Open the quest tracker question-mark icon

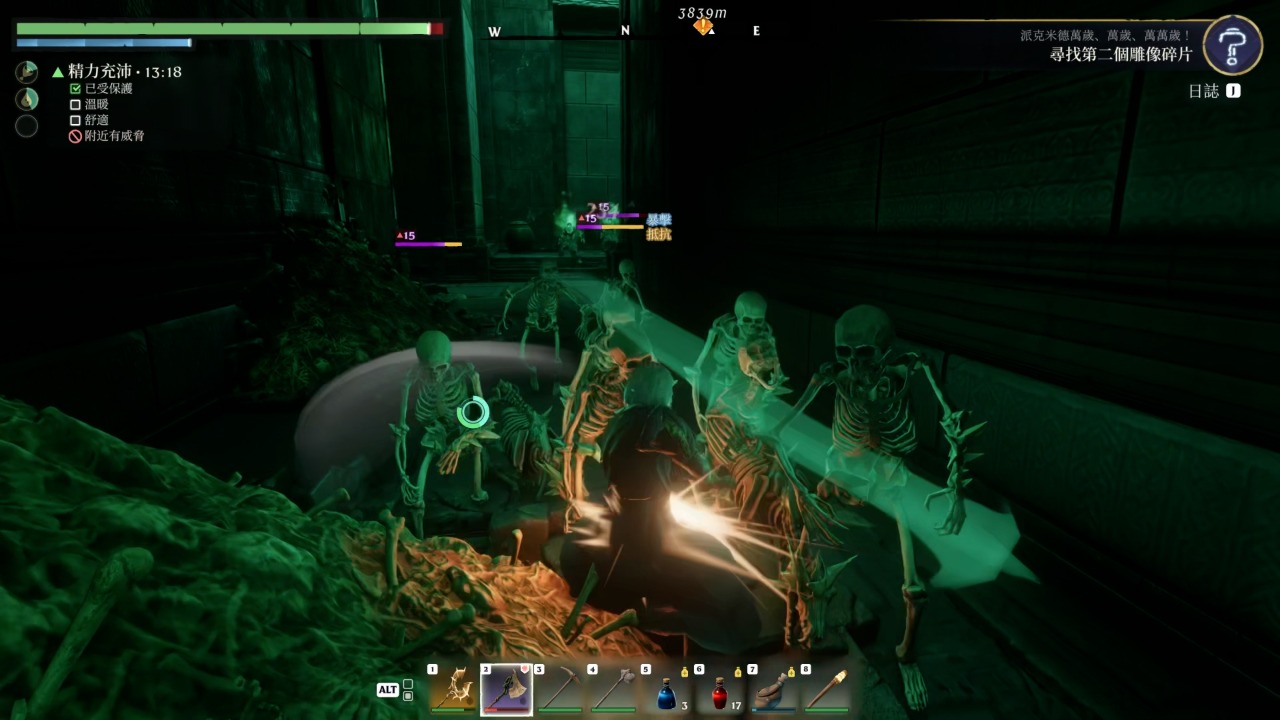1232,45
